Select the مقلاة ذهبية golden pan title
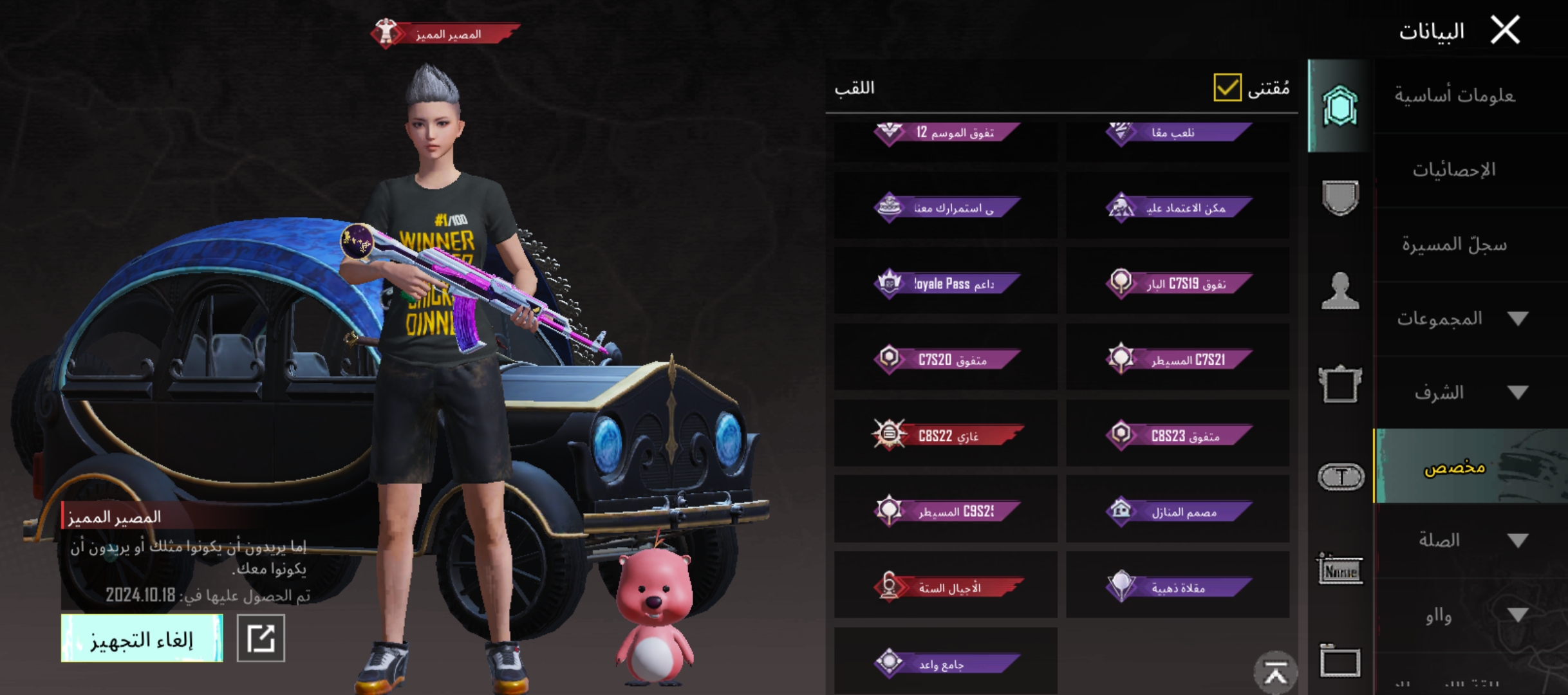This screenshot has height=695, width=1568. [1178, 587]
